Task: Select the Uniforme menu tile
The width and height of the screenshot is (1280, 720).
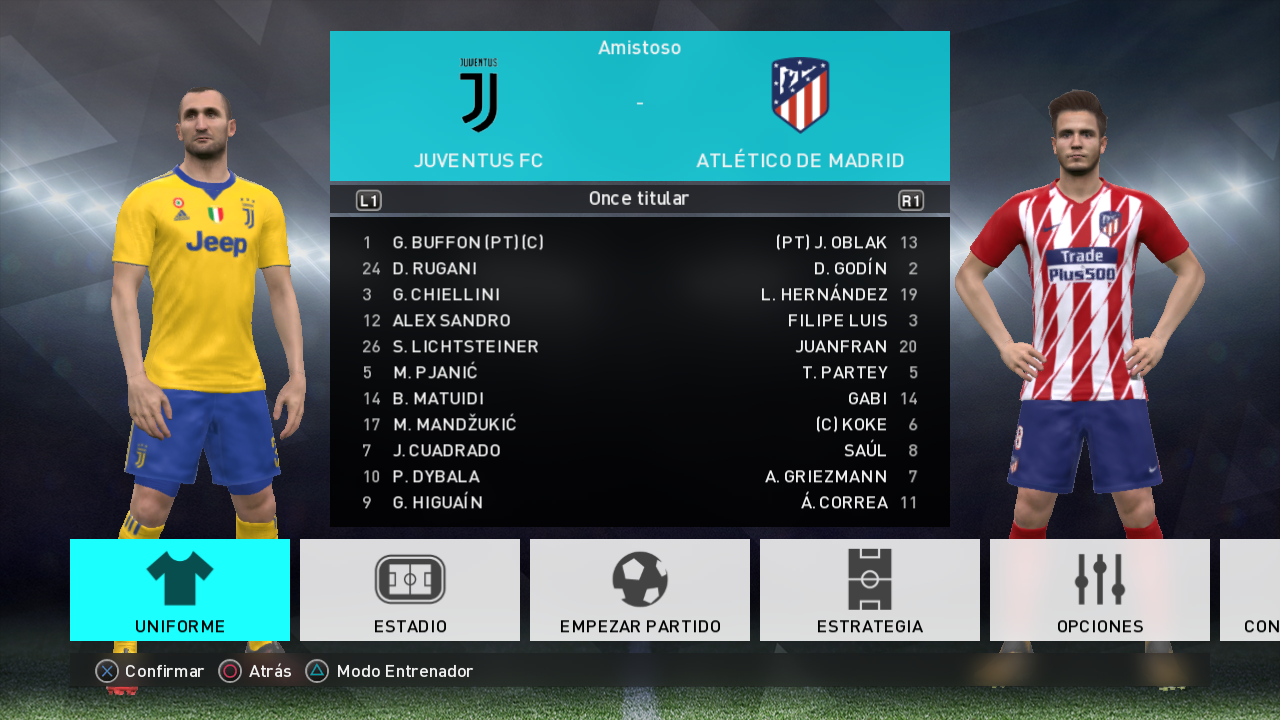Action: pos(180,590)
